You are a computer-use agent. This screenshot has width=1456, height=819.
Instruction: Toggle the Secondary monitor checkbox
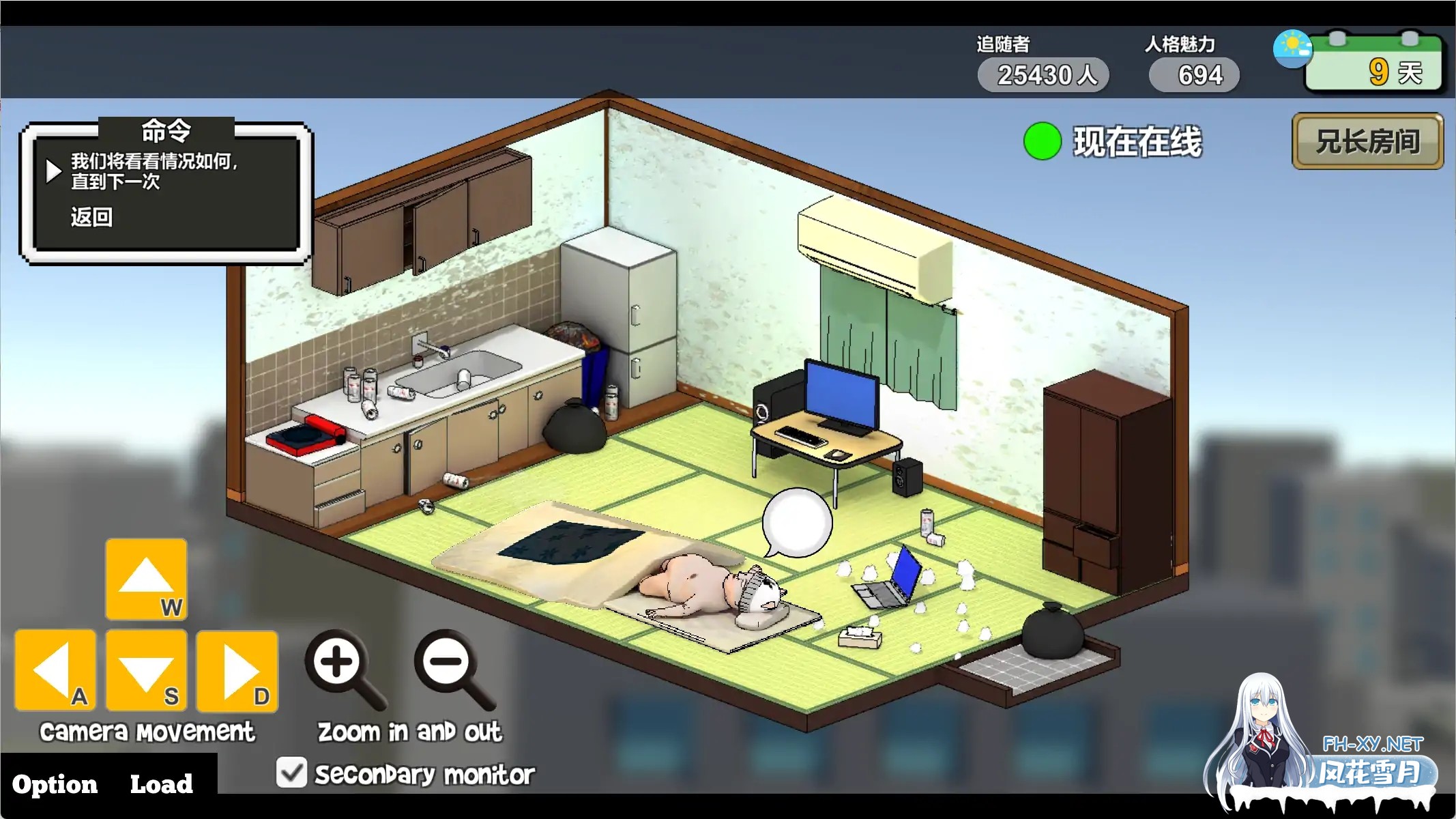click(292, 773)
